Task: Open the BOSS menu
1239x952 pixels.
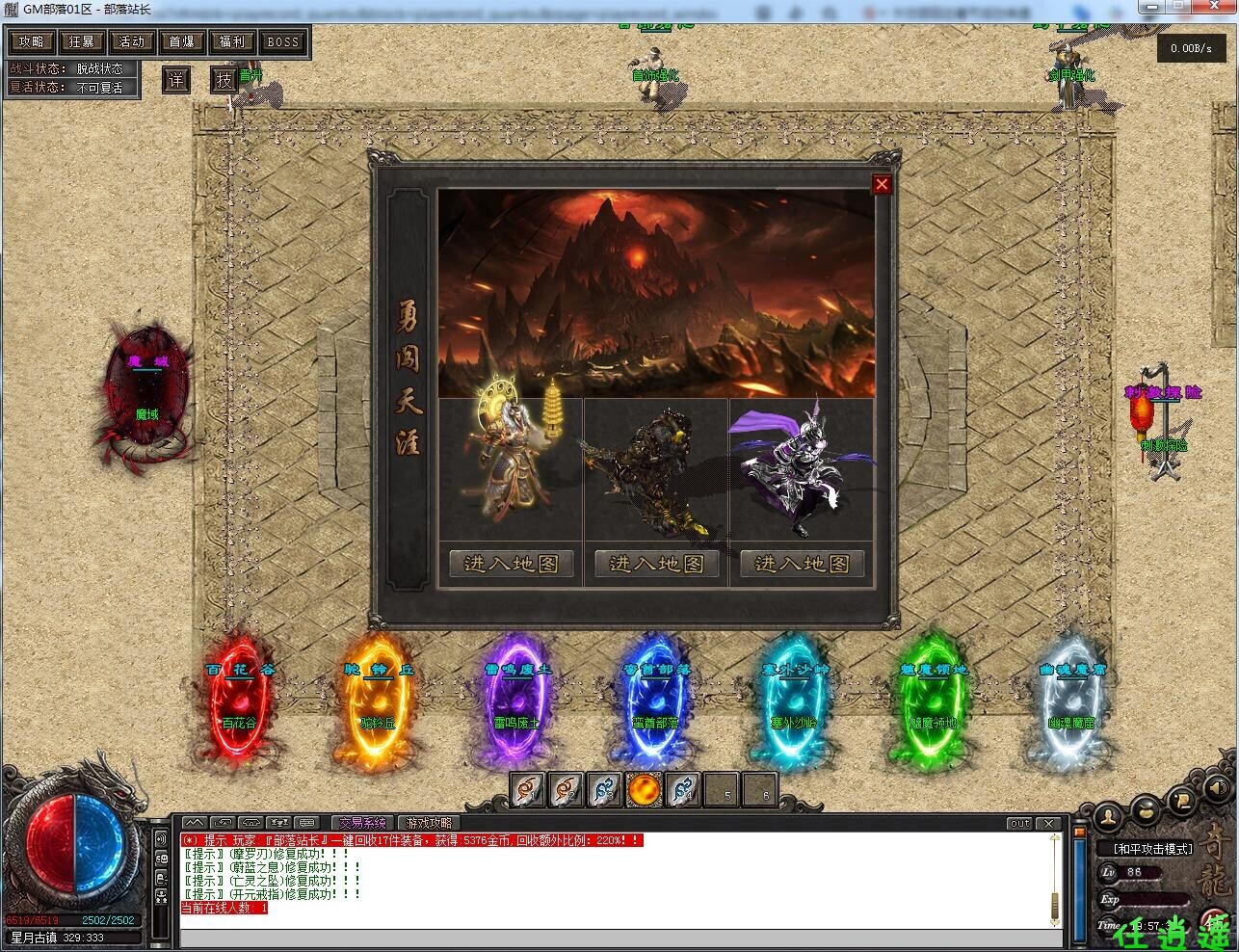Action: [x=283, y=41]
